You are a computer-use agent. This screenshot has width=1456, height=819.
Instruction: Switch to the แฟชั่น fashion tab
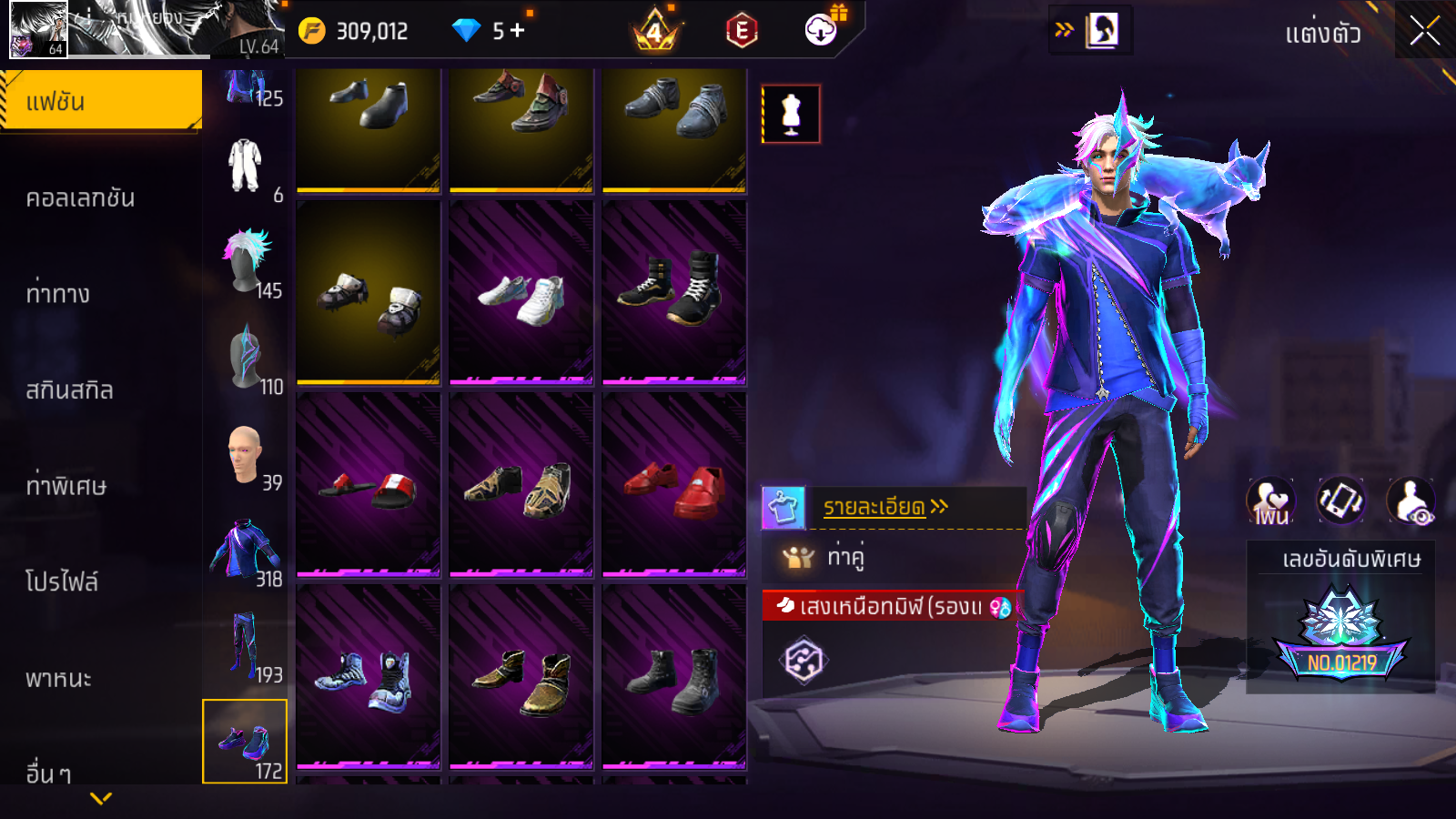coord(101,101)
